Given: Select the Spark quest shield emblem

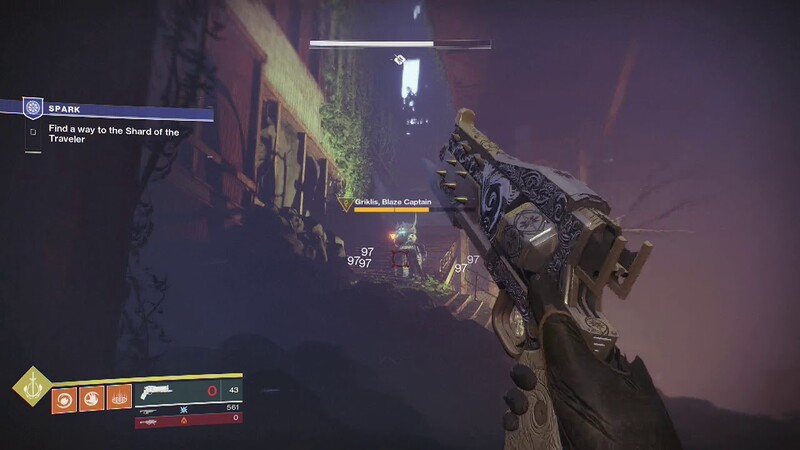Looking at the screenshot, I should (34, 106).
